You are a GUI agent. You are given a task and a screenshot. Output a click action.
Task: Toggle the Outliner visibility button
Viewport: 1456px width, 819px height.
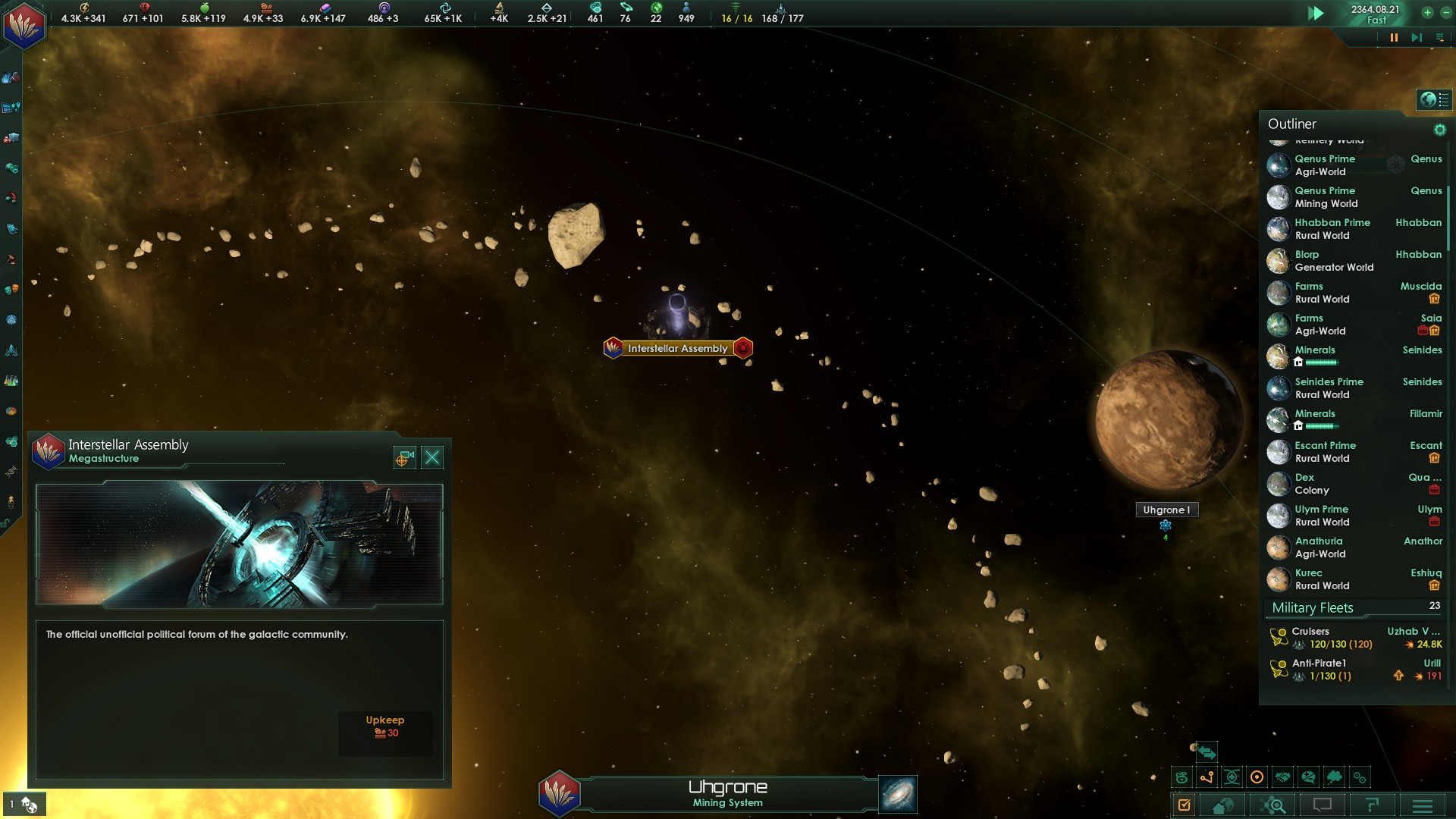tap(1433, 99)
